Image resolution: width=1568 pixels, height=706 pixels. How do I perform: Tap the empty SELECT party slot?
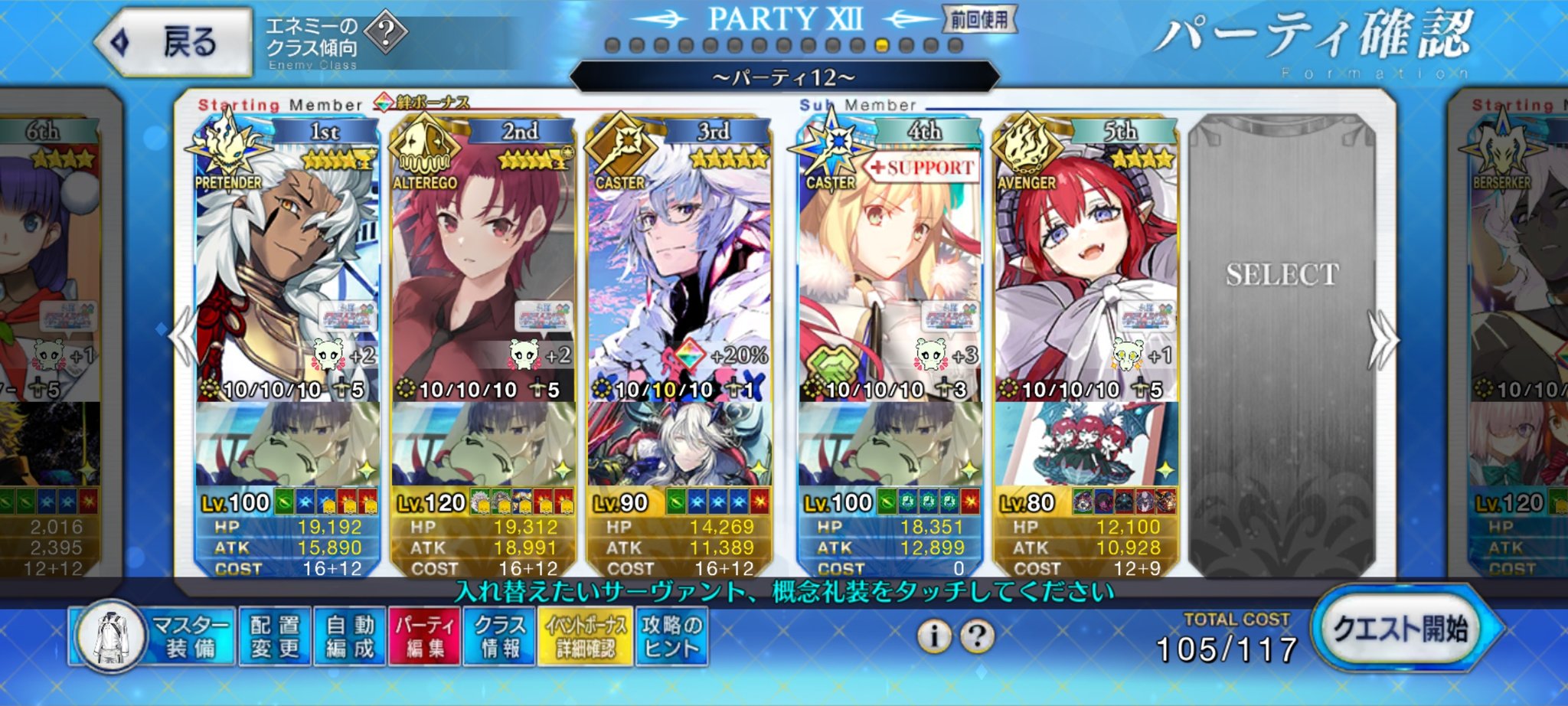1282,345
